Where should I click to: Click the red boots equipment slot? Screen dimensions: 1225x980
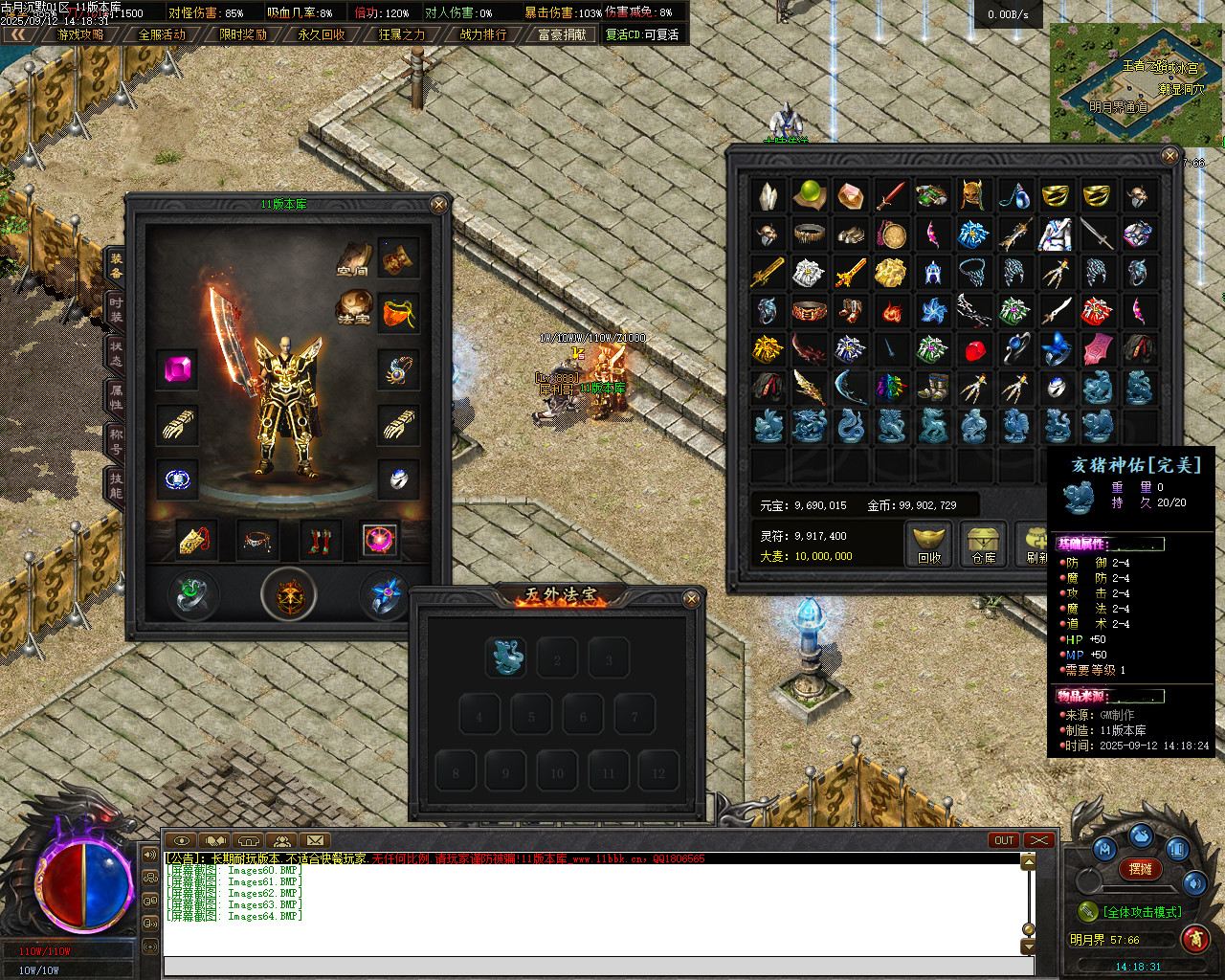(320, 541)
